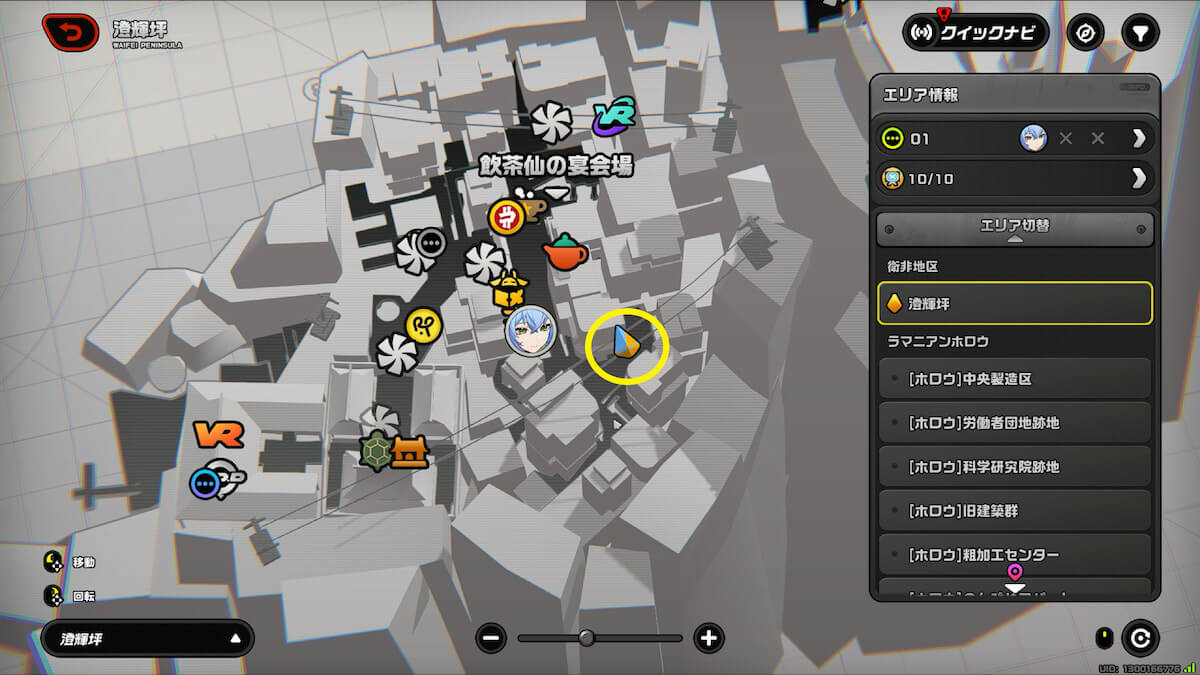Click the orange teapot map marker

coord(565,253)
